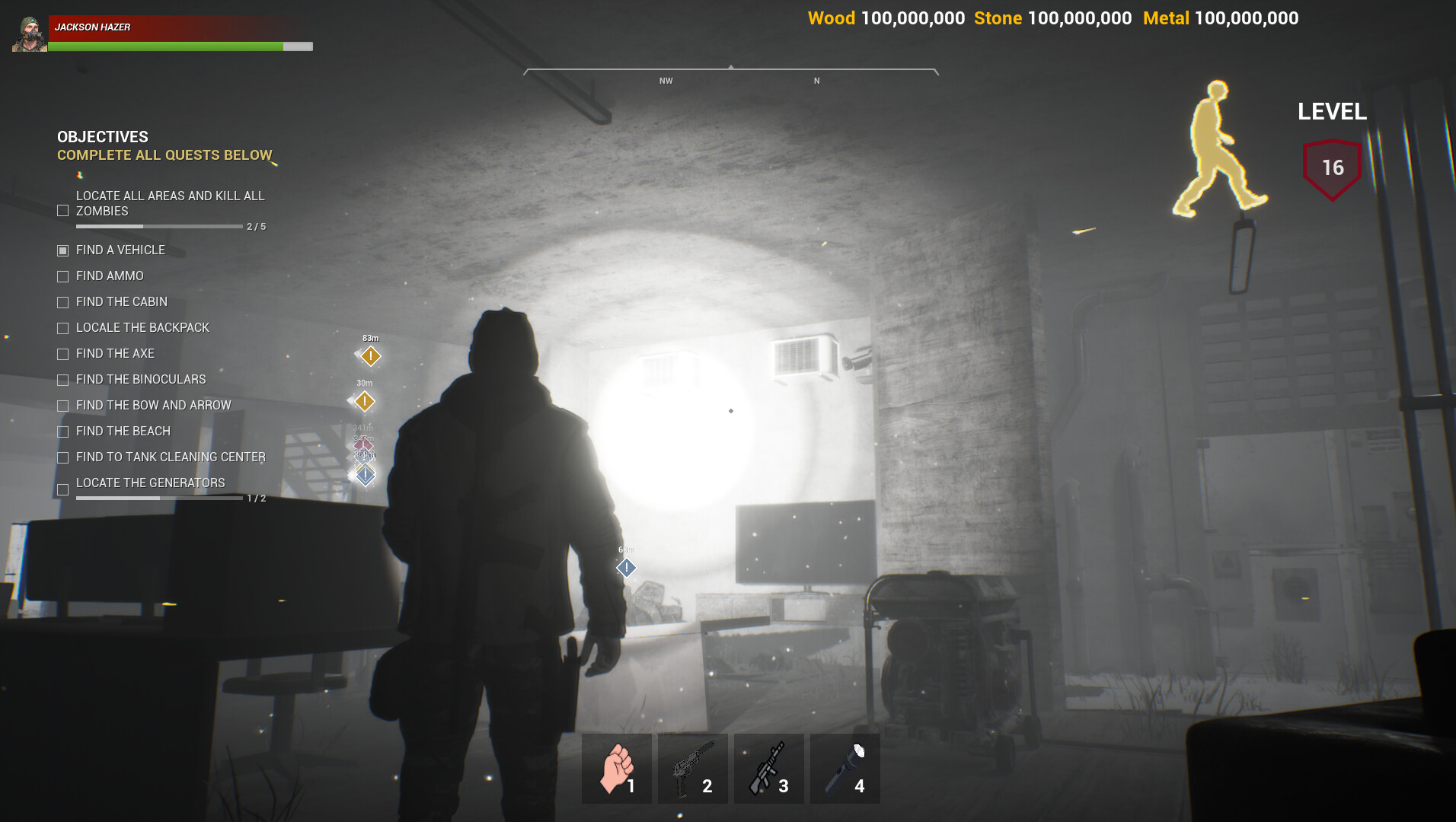Viewport: 1456px width, 822px height.
Task: Click the NW marking on the compass bar
Action: pos(666,79)
